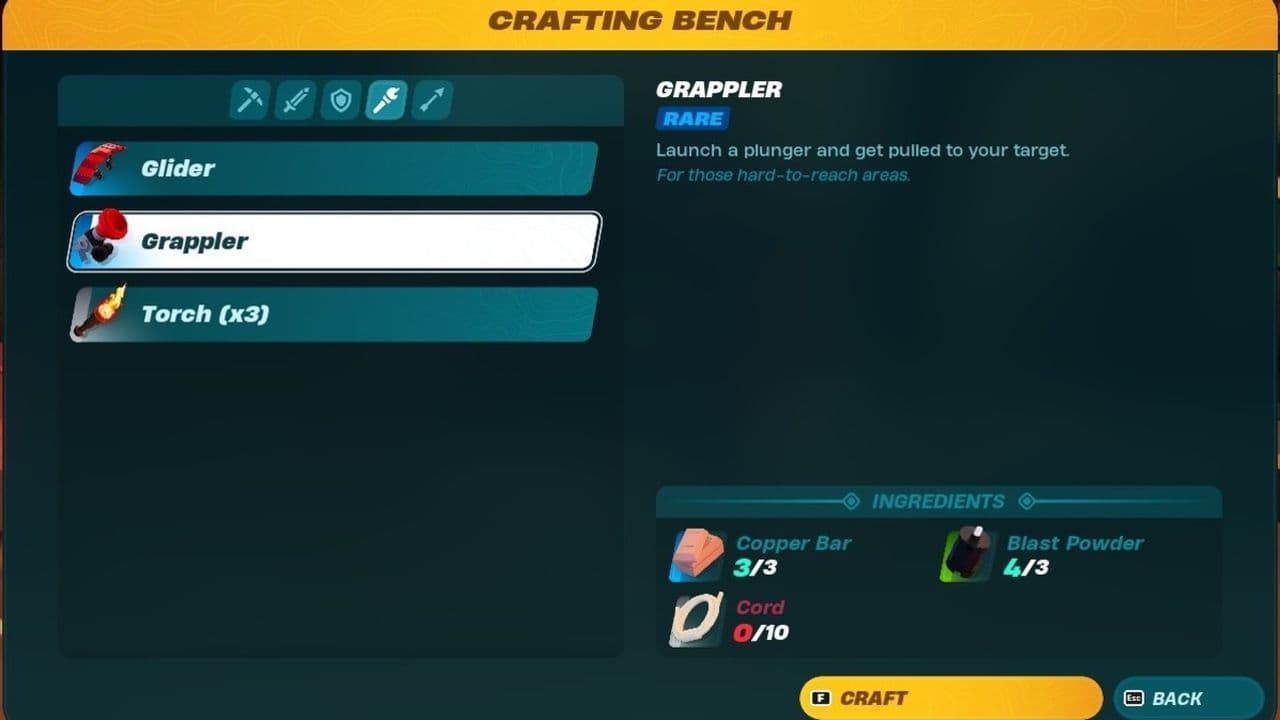Switch to the shield category icon

pyautogui.click(x=340, y=100)
